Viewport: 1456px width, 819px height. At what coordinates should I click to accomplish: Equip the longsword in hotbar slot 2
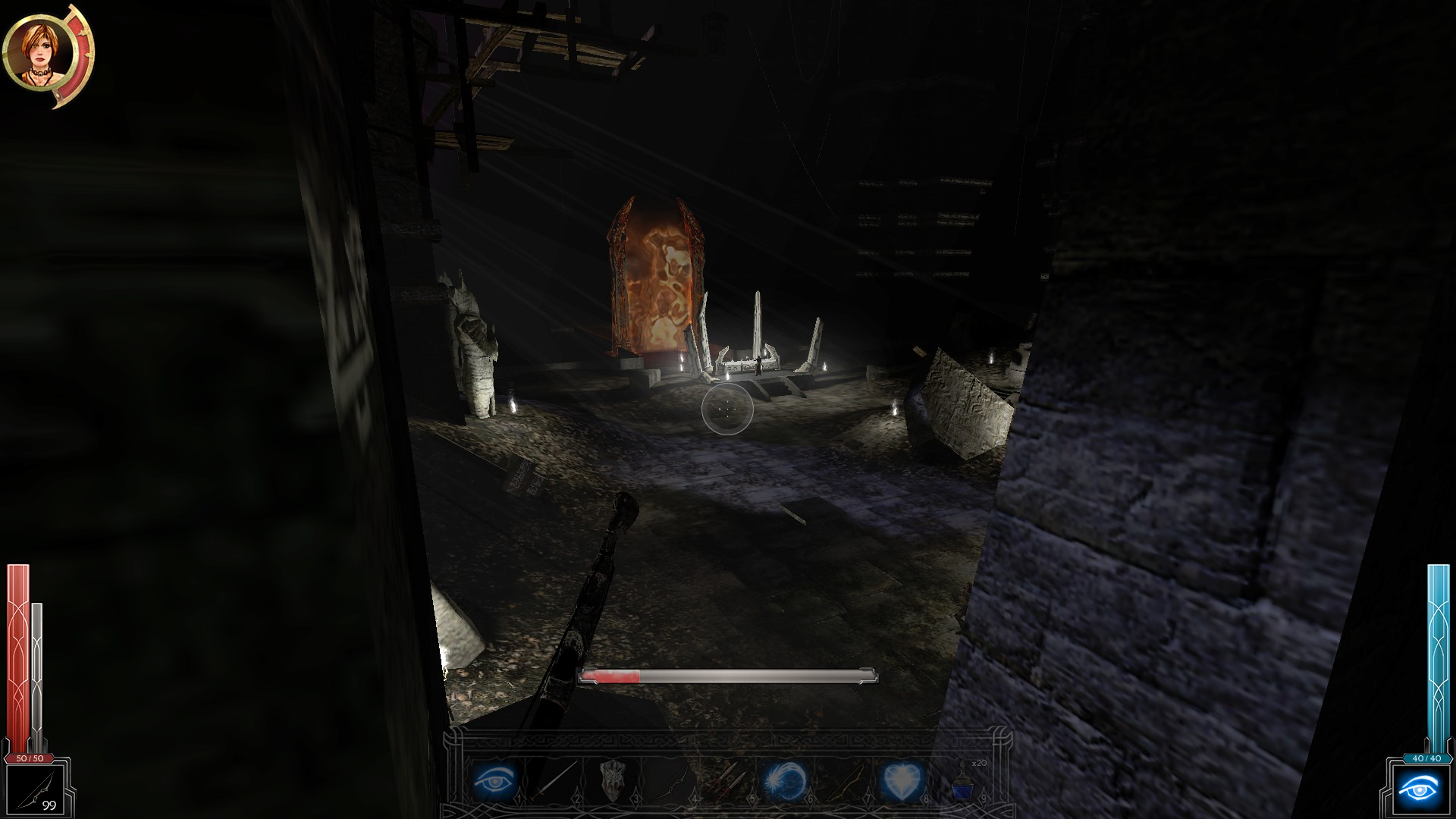point(554,780)
